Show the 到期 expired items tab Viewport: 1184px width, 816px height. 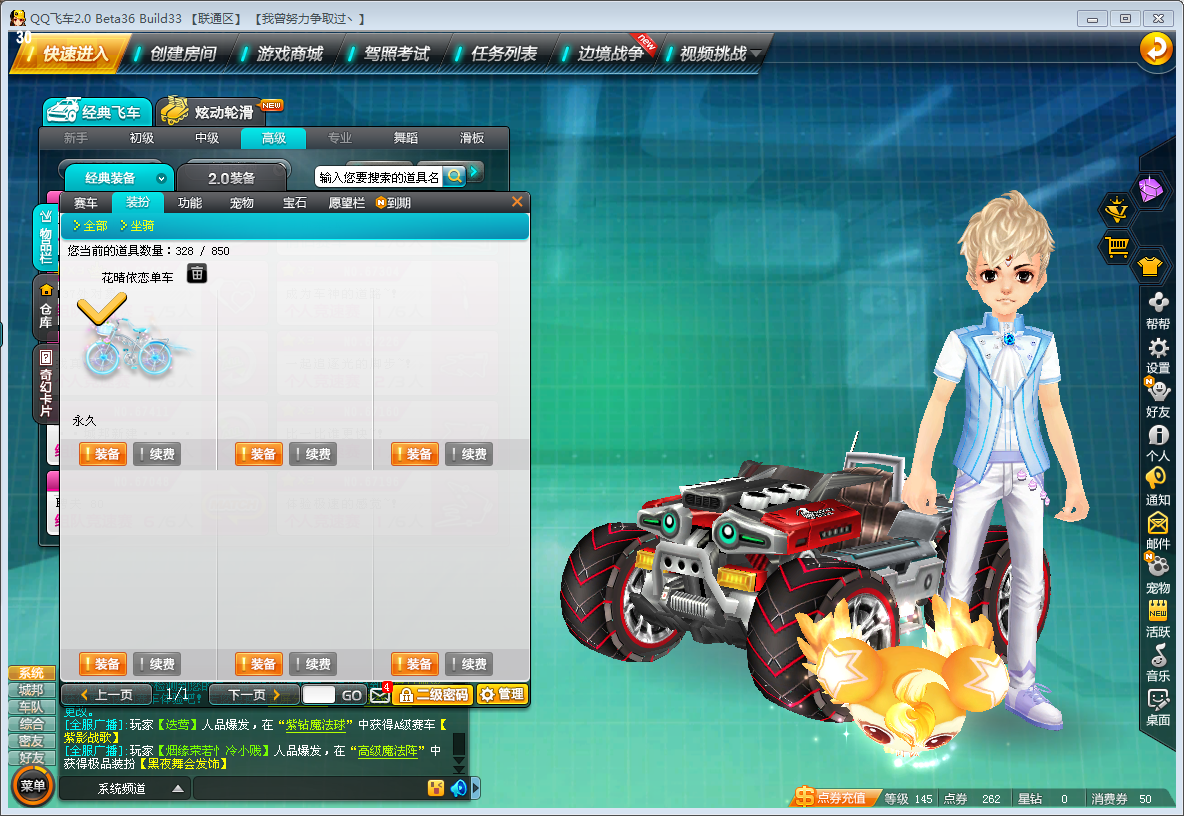[x=394, y=203]
